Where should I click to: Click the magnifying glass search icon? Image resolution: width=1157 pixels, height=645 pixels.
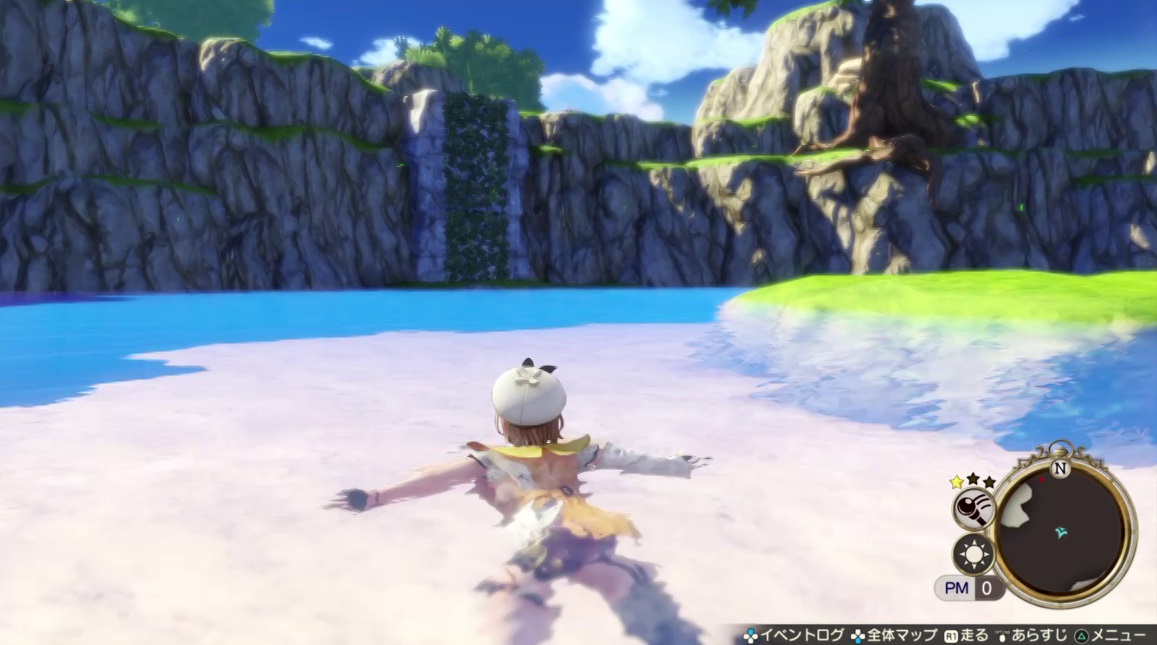point(971,510)
